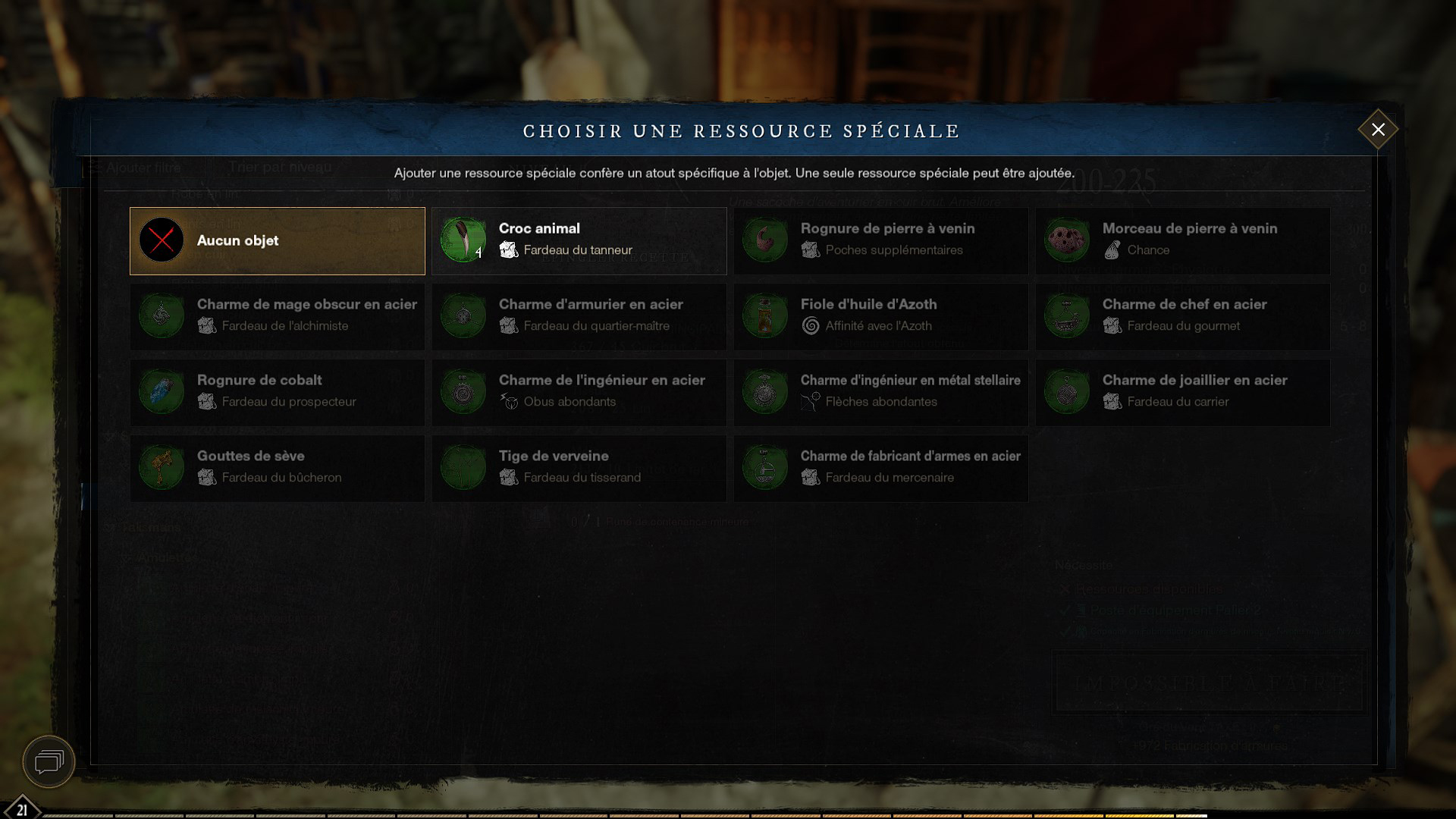Pick Charme de l'ingénieur en acier
The height and width of the screenshot is (819, 1456).
[579, 392]
